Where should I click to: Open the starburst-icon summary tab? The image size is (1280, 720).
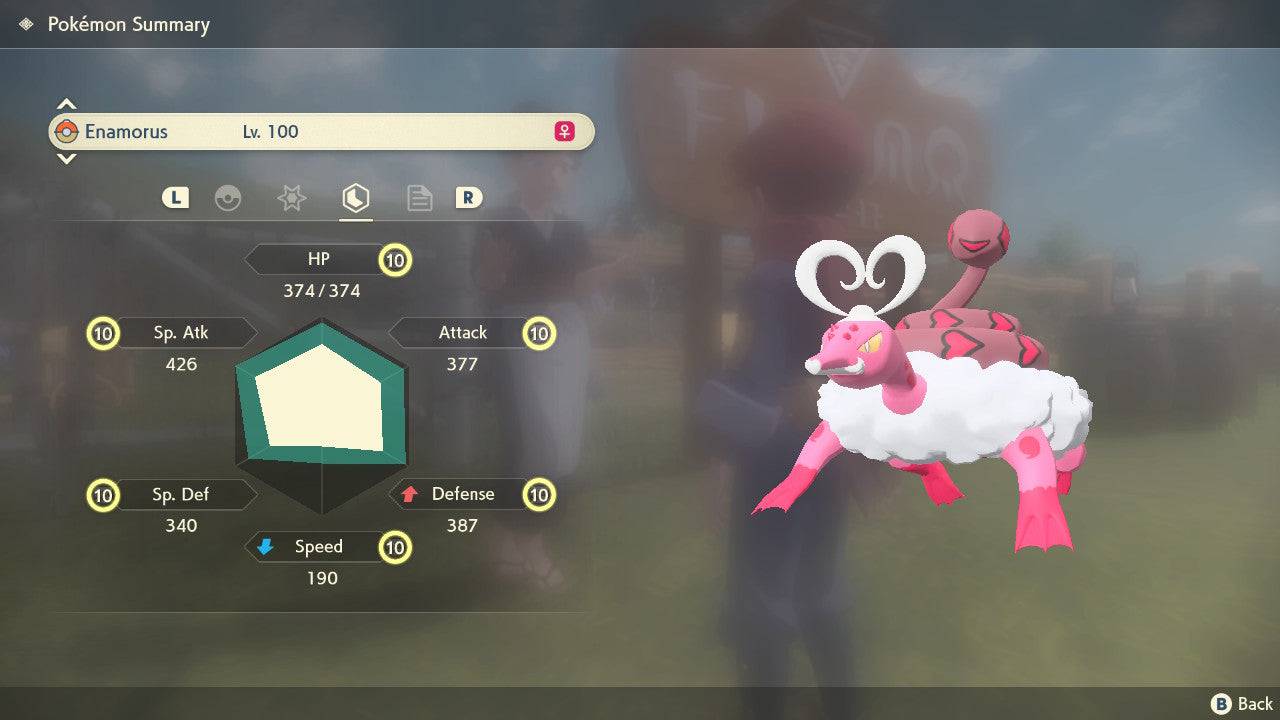291,198
